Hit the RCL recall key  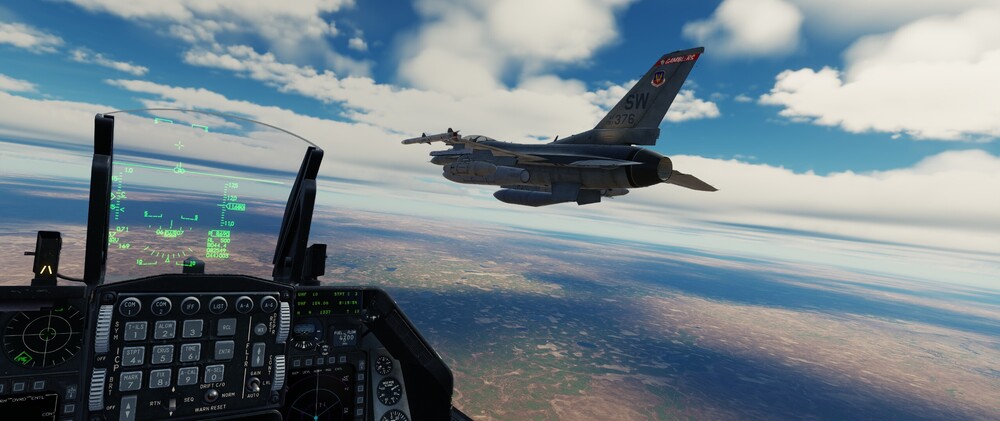[x=227, y=327]
